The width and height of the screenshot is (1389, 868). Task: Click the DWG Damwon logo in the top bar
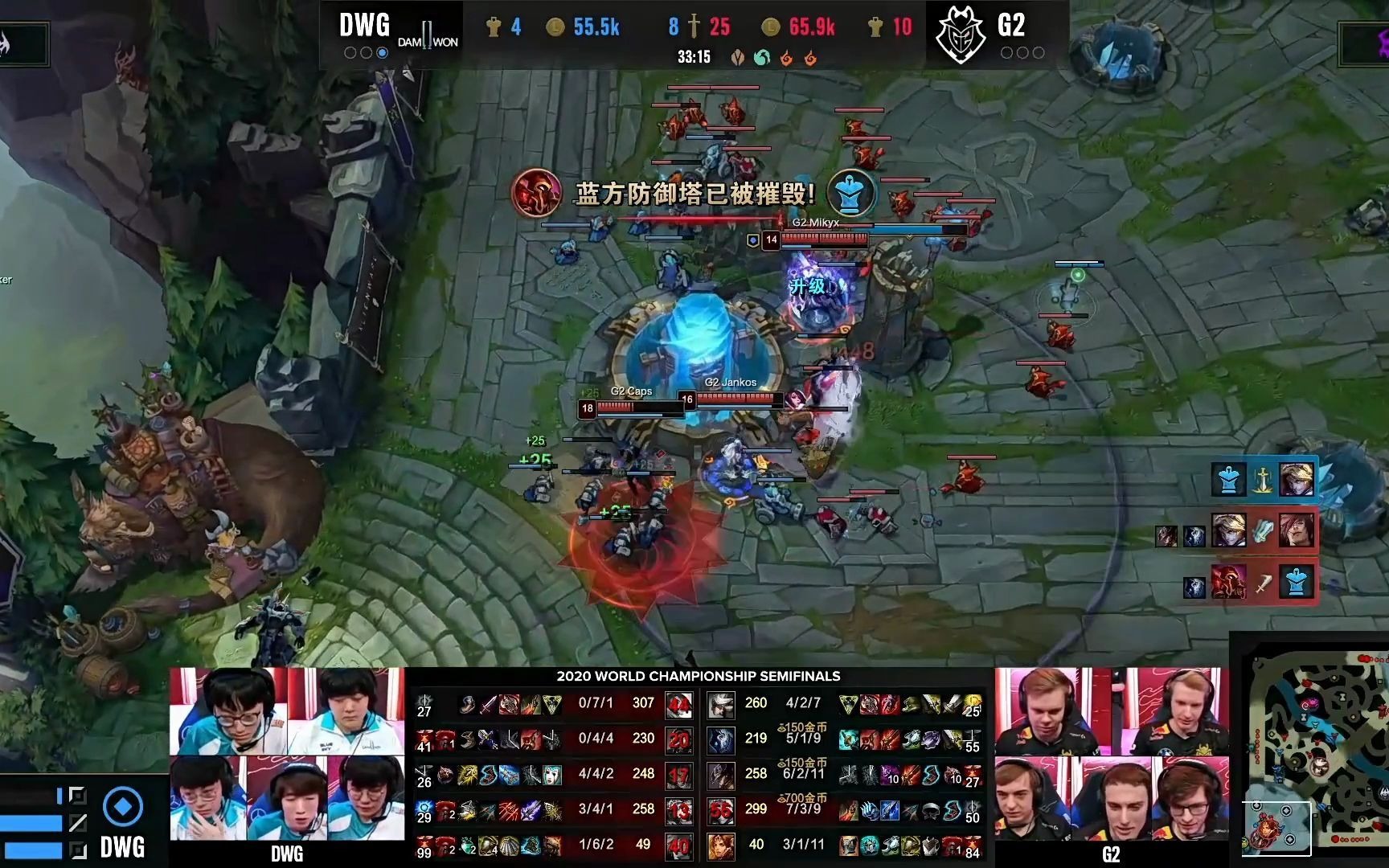[428, 35]
